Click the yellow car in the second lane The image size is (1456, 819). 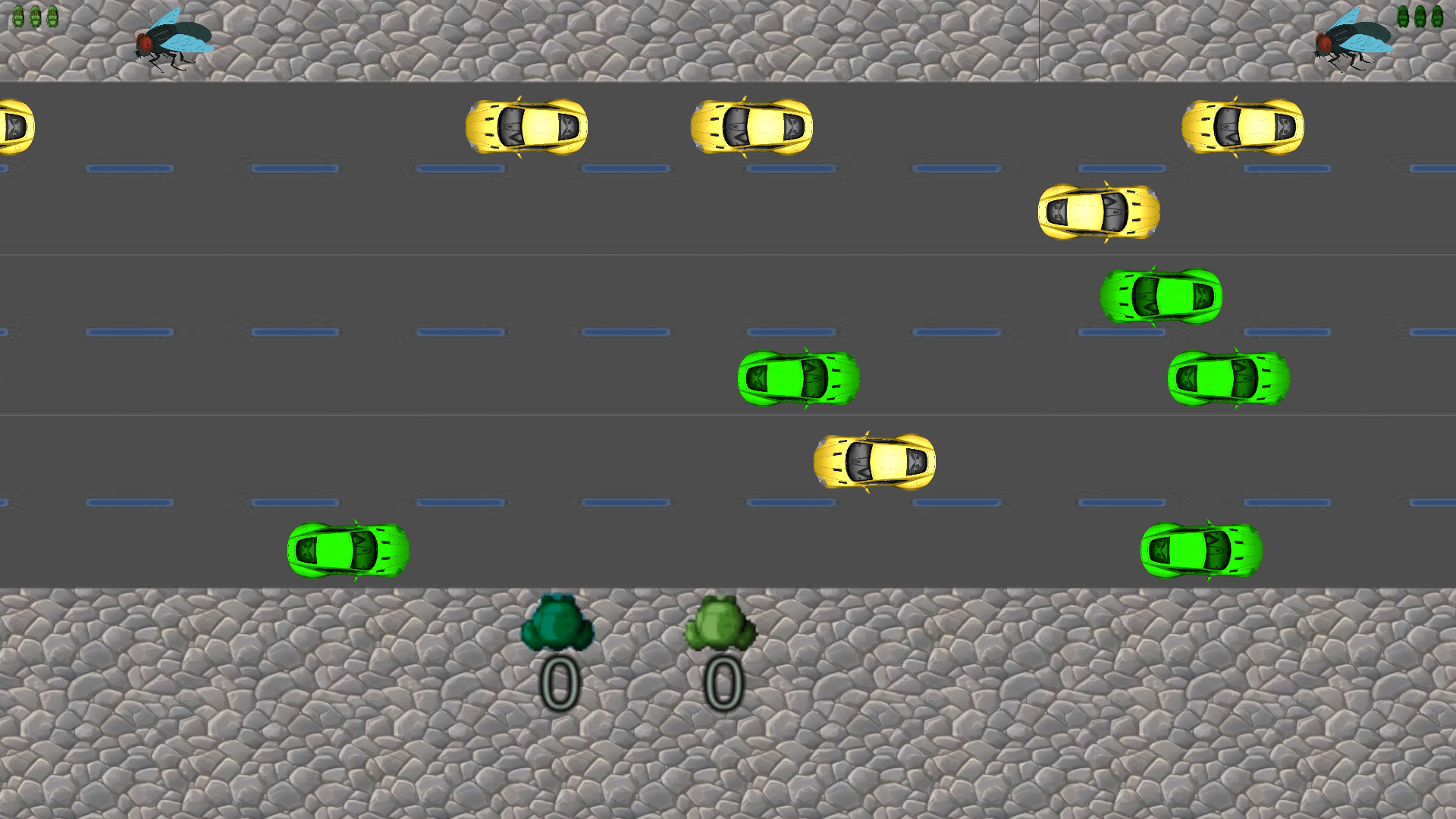coord(1098,213)
